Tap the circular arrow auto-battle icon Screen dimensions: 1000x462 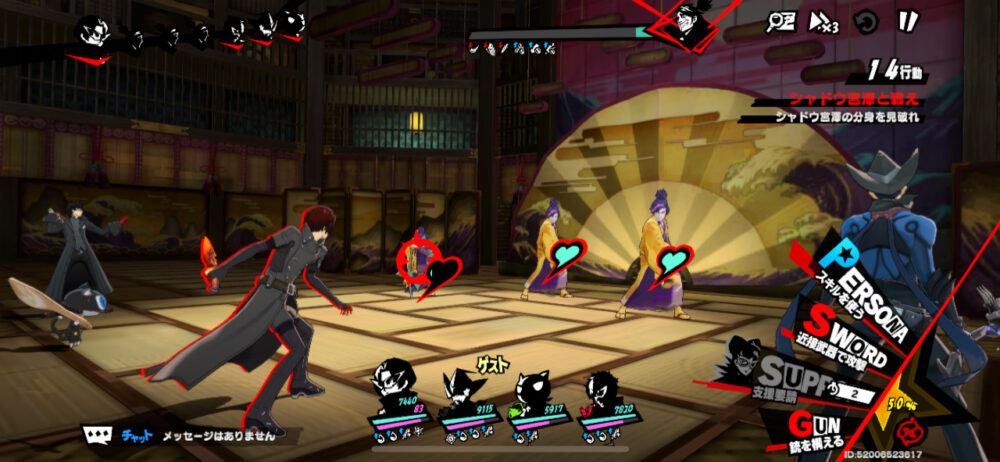(x=865, y=20)
